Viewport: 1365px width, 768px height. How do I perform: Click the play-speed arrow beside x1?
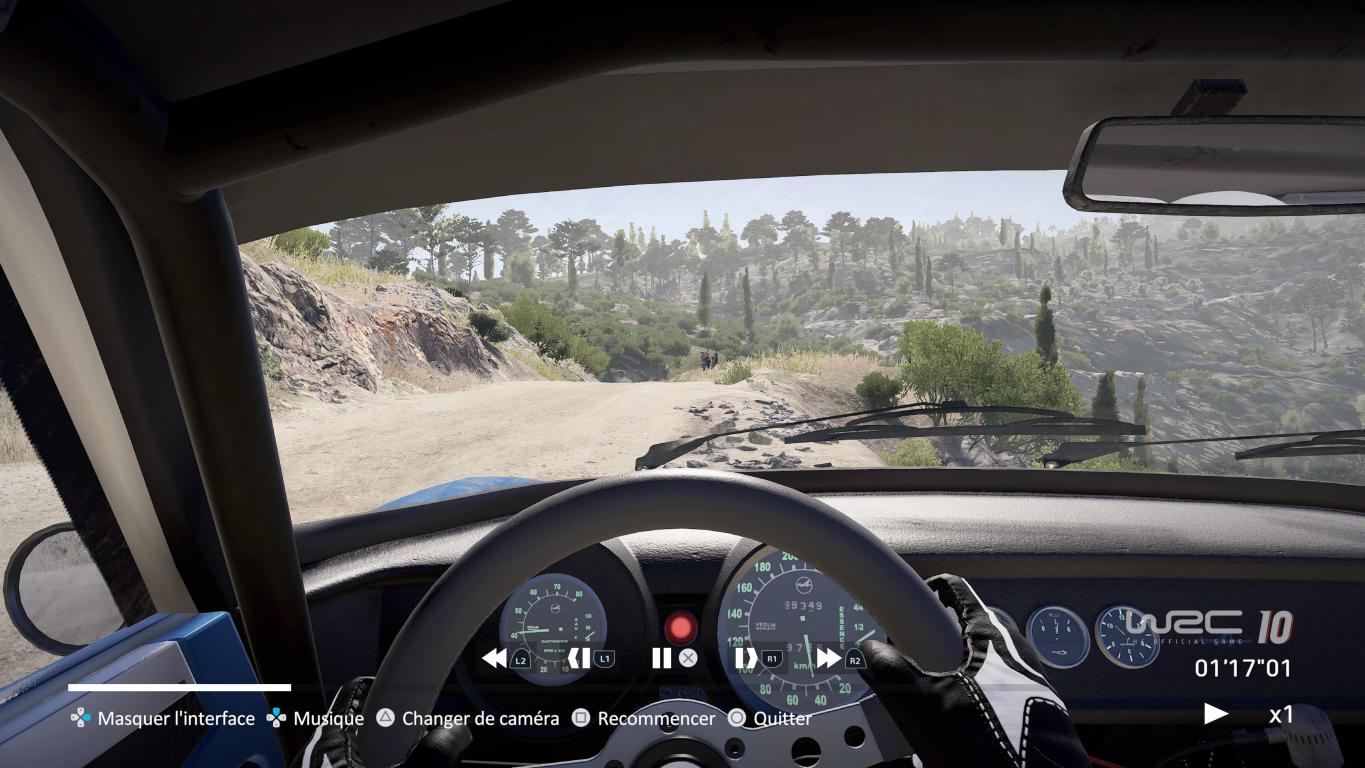(x=1216, y=714)
